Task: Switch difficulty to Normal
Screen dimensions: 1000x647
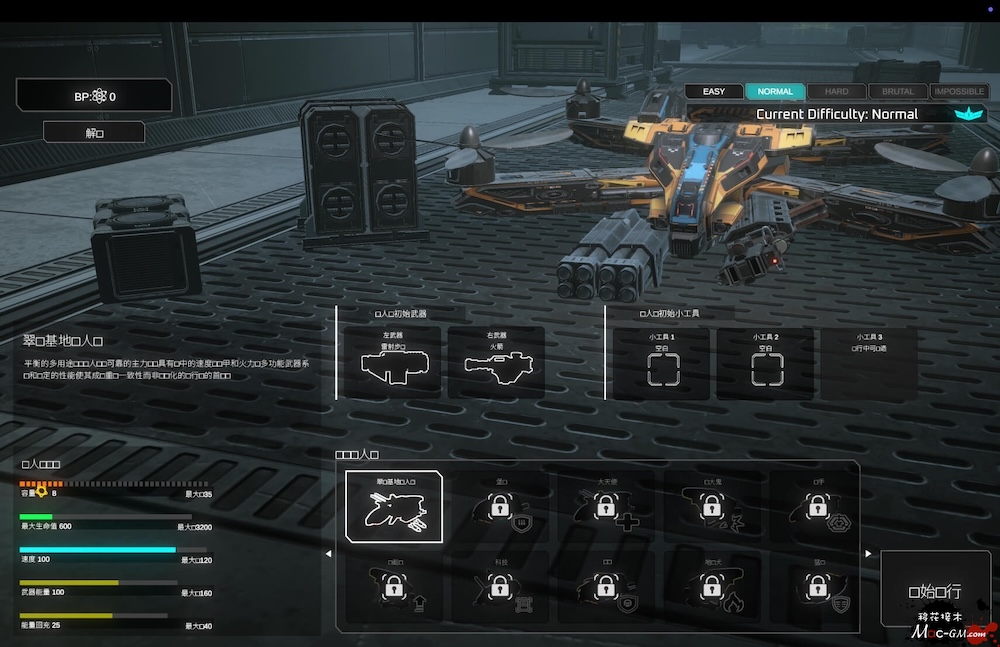Action: pyautogui.click(x=775, y=91)
